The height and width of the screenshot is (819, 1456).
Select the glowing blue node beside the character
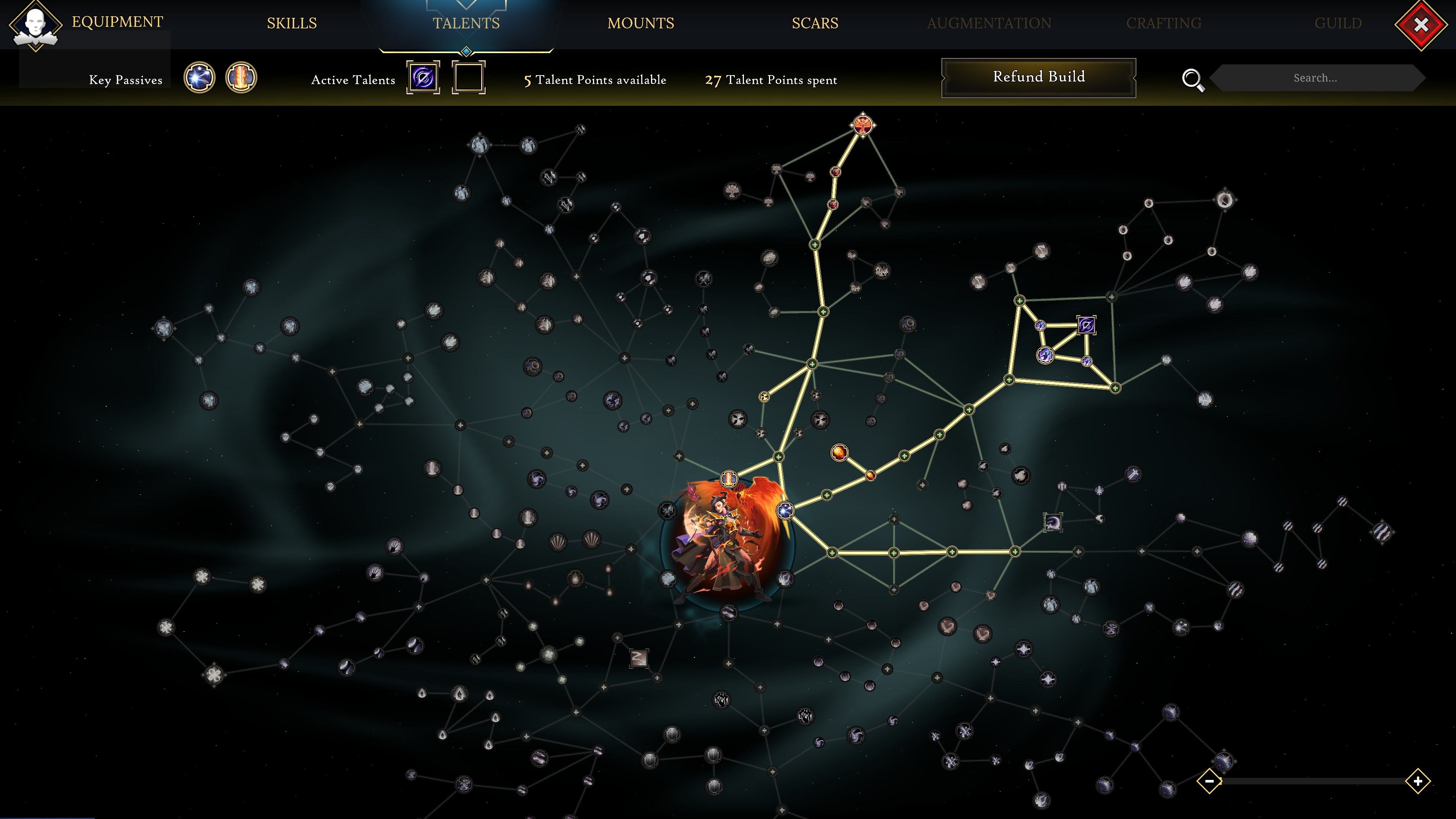click(785, 510)
